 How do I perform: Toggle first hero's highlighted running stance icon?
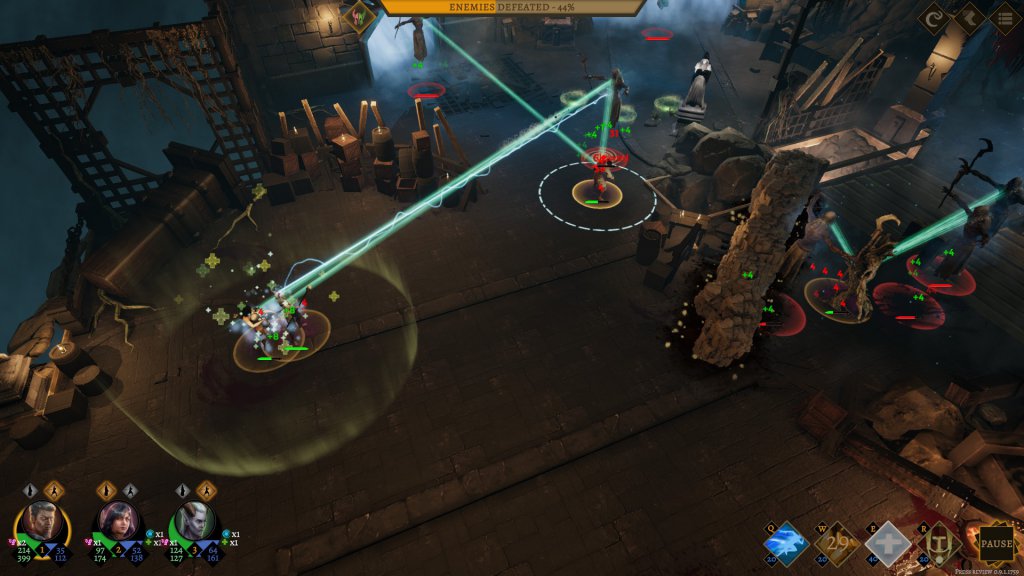[x=53, y=490]
